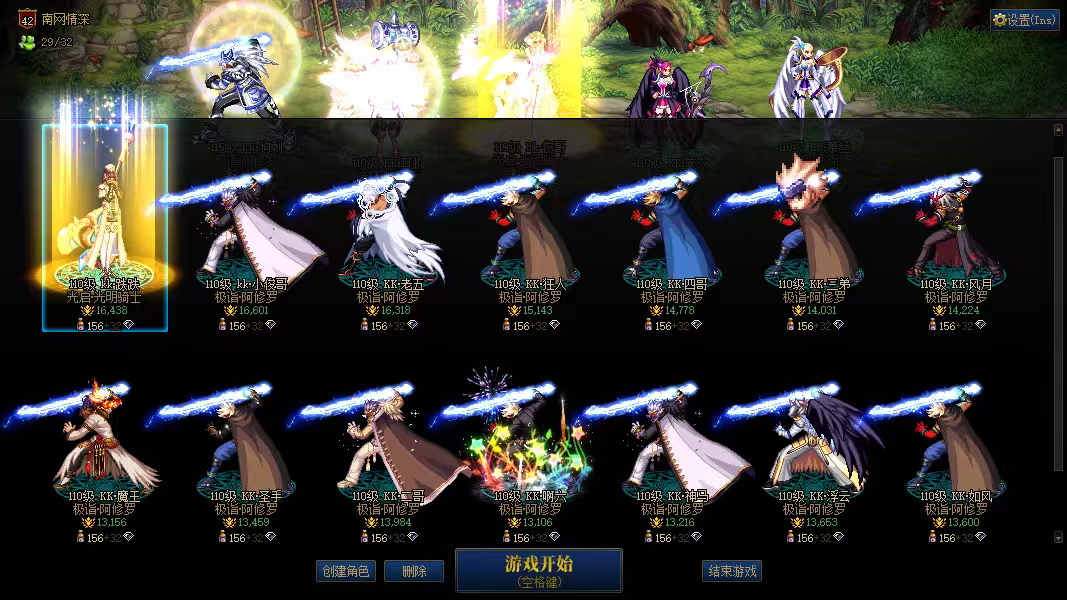The height and width of the screenshot is (600, 1067).
Task: Open 创建角色 to create a character
Action: (x=345, y=571)
